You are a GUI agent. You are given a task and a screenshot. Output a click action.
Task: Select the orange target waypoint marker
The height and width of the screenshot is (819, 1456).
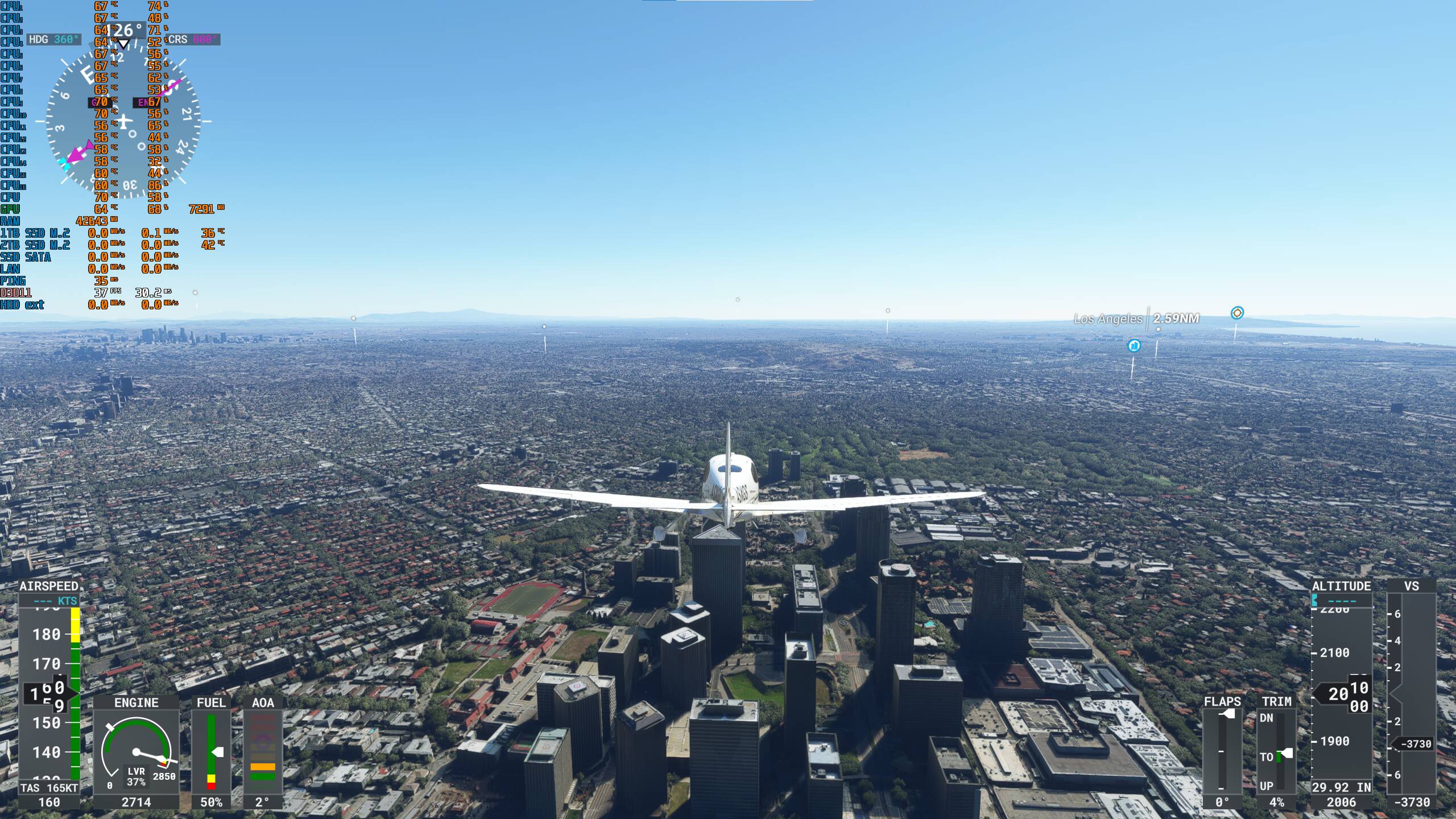[1237, 313]
